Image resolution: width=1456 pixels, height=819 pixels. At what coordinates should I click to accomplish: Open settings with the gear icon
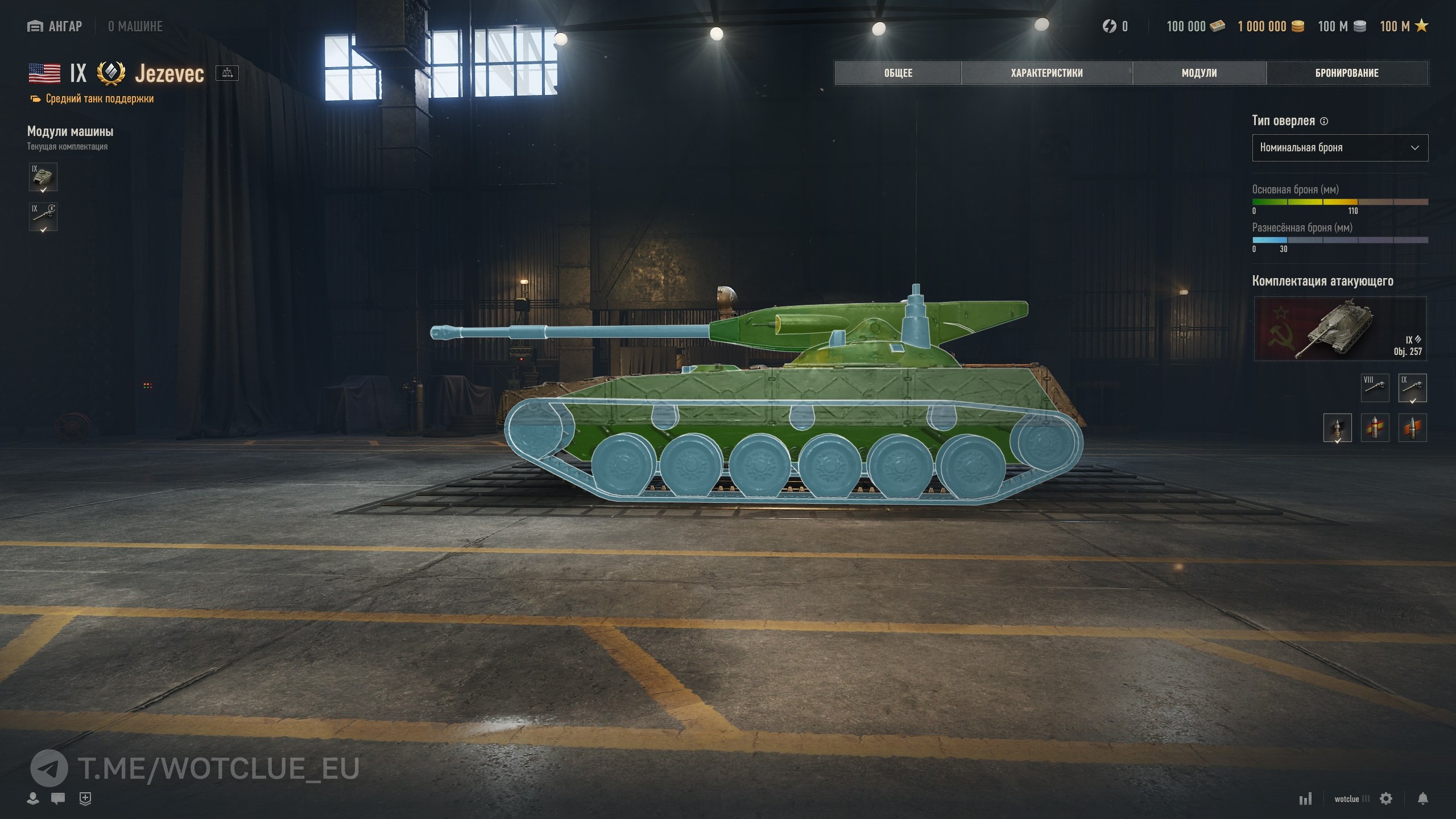[x=1386, y=799]
